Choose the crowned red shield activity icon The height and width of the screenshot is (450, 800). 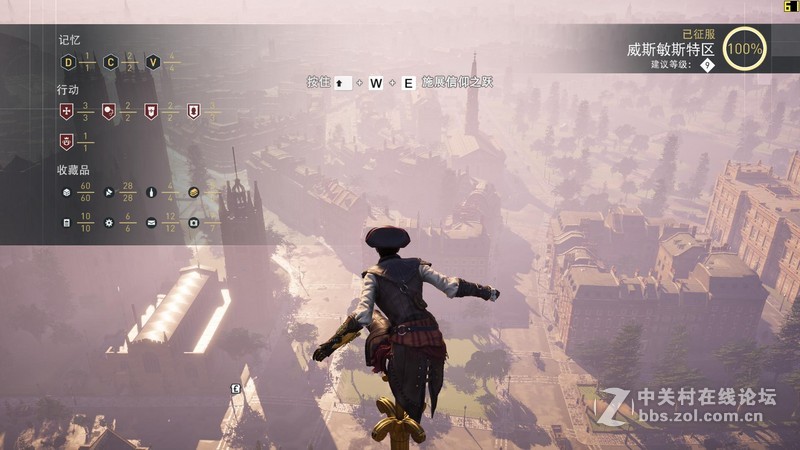tap(67, 141)
